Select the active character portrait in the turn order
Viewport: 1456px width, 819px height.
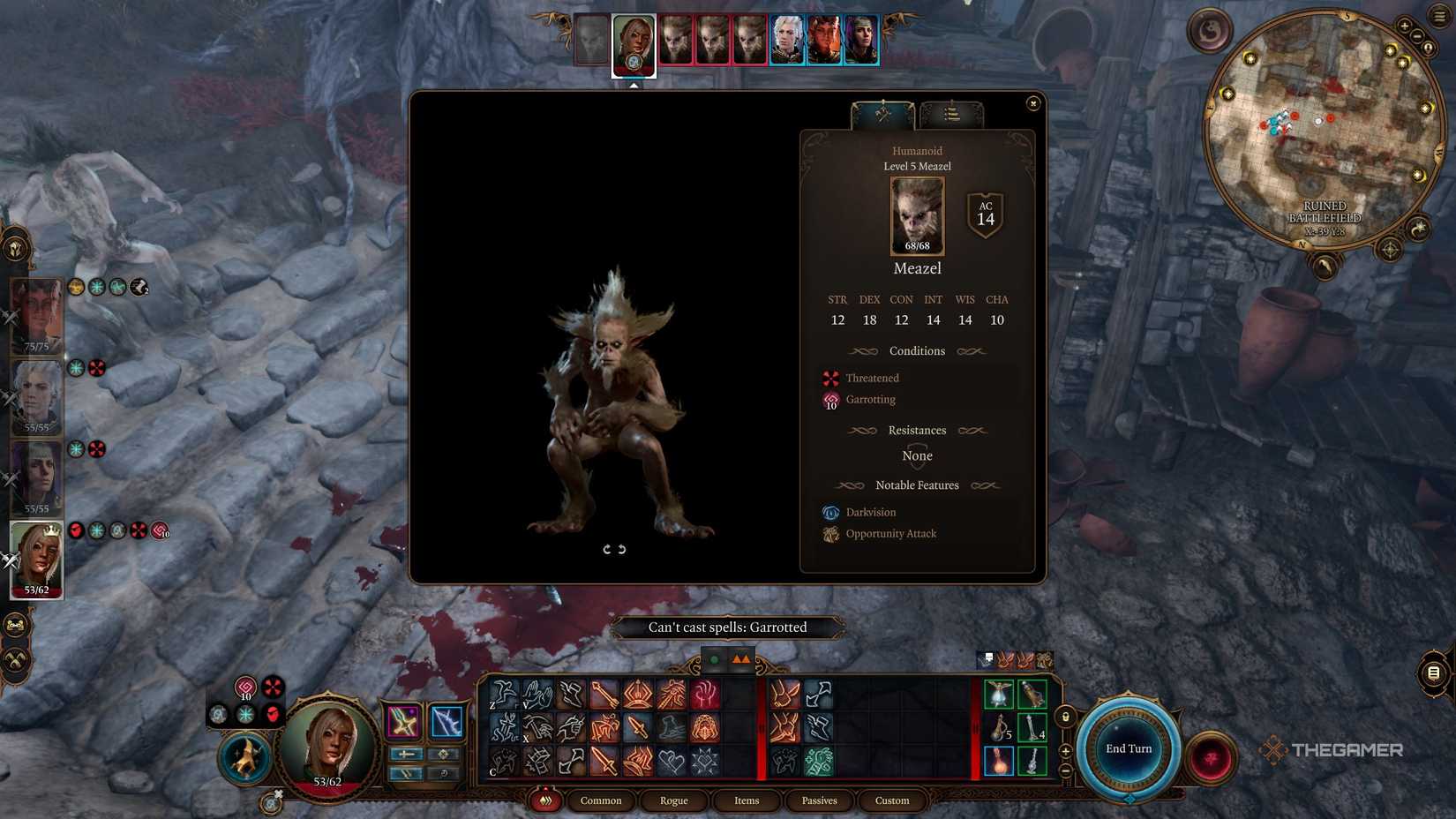(x=634, y=44)
